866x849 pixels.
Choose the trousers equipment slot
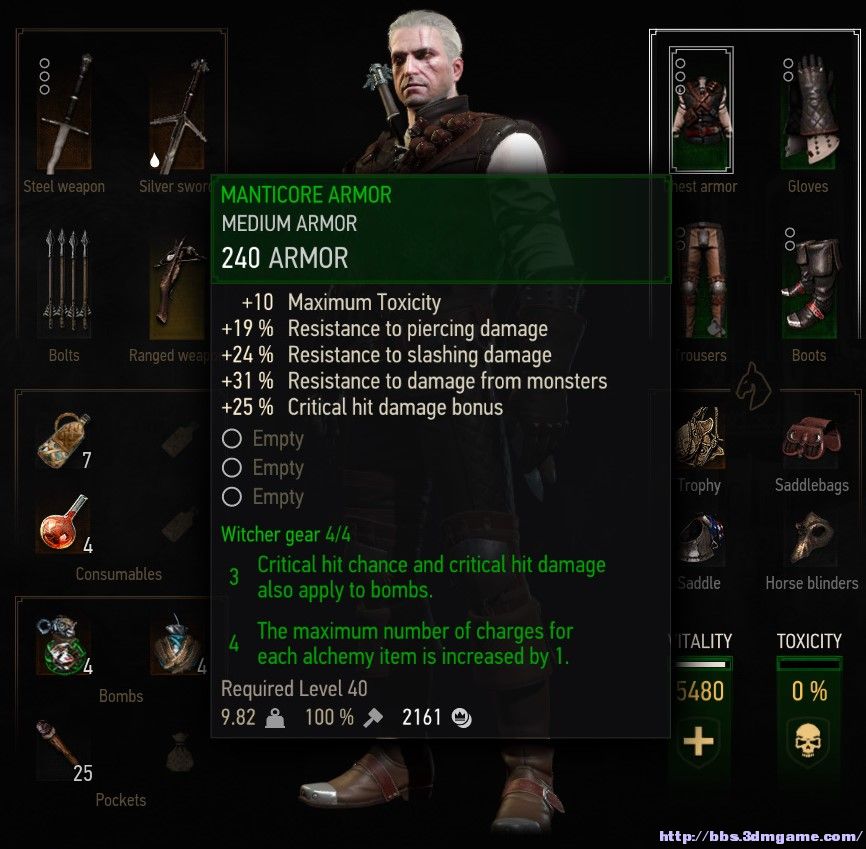700,282
